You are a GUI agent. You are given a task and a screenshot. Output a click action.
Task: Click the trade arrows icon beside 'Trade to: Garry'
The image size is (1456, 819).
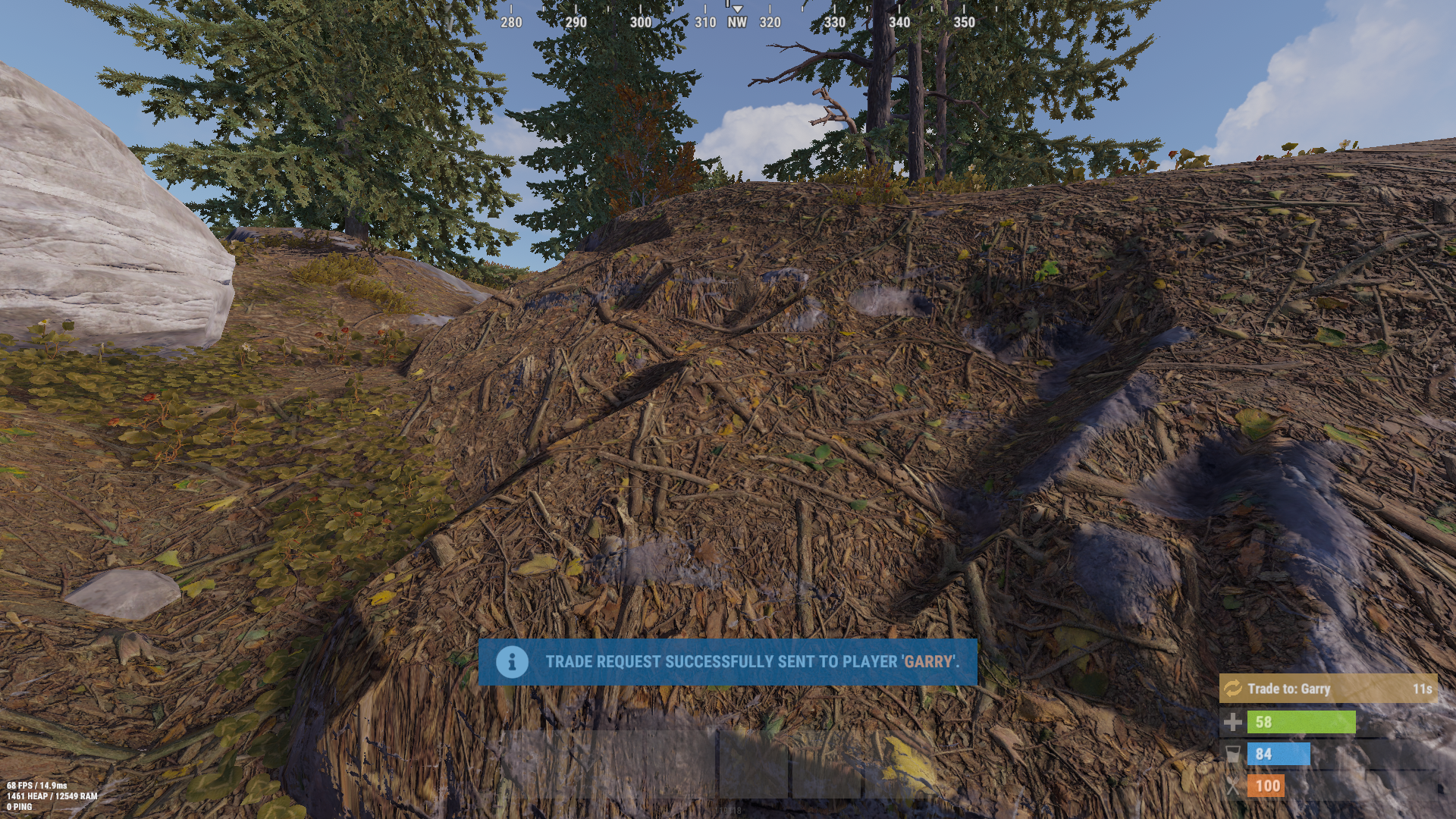tap(1232, 689)
